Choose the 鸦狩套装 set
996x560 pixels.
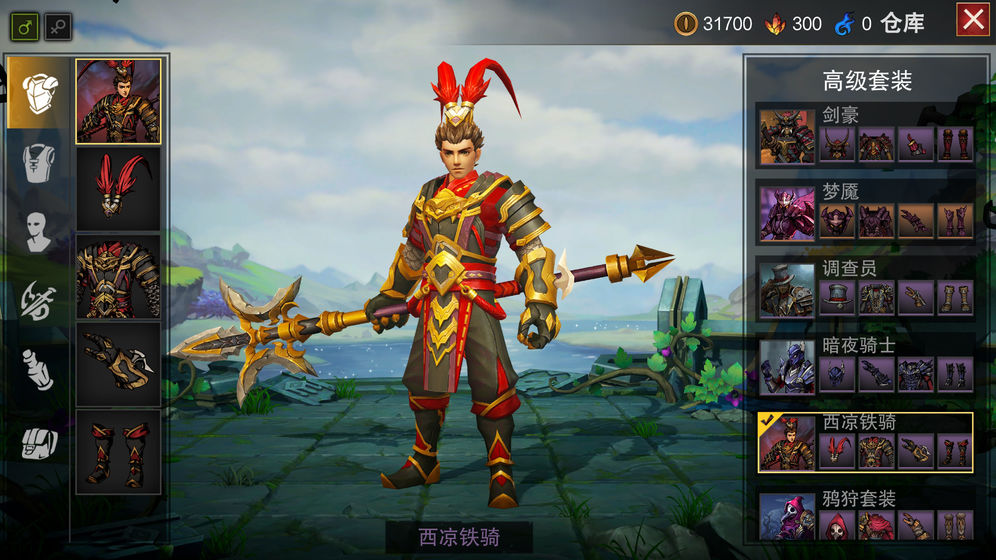point(865,517)
